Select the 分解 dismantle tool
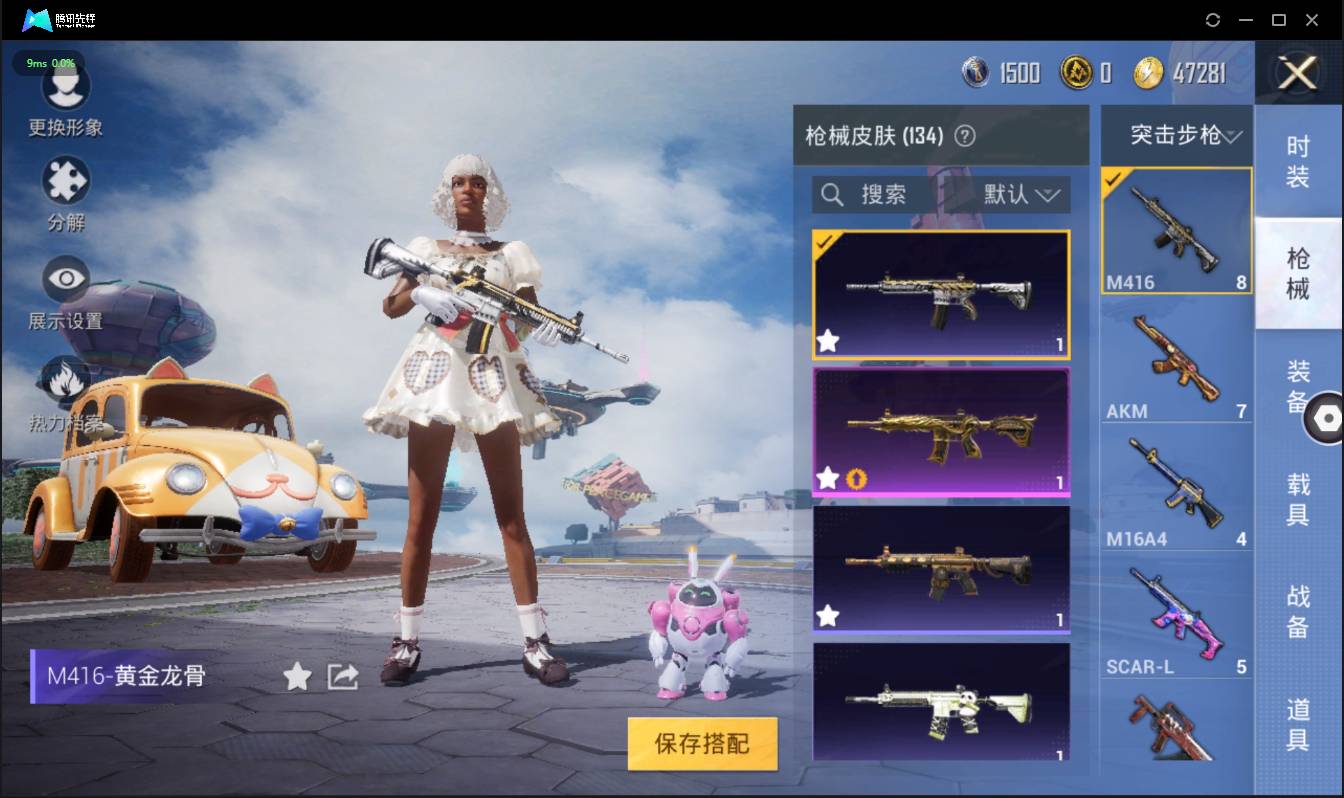The image size is (1344, 798). coord(65,180)
